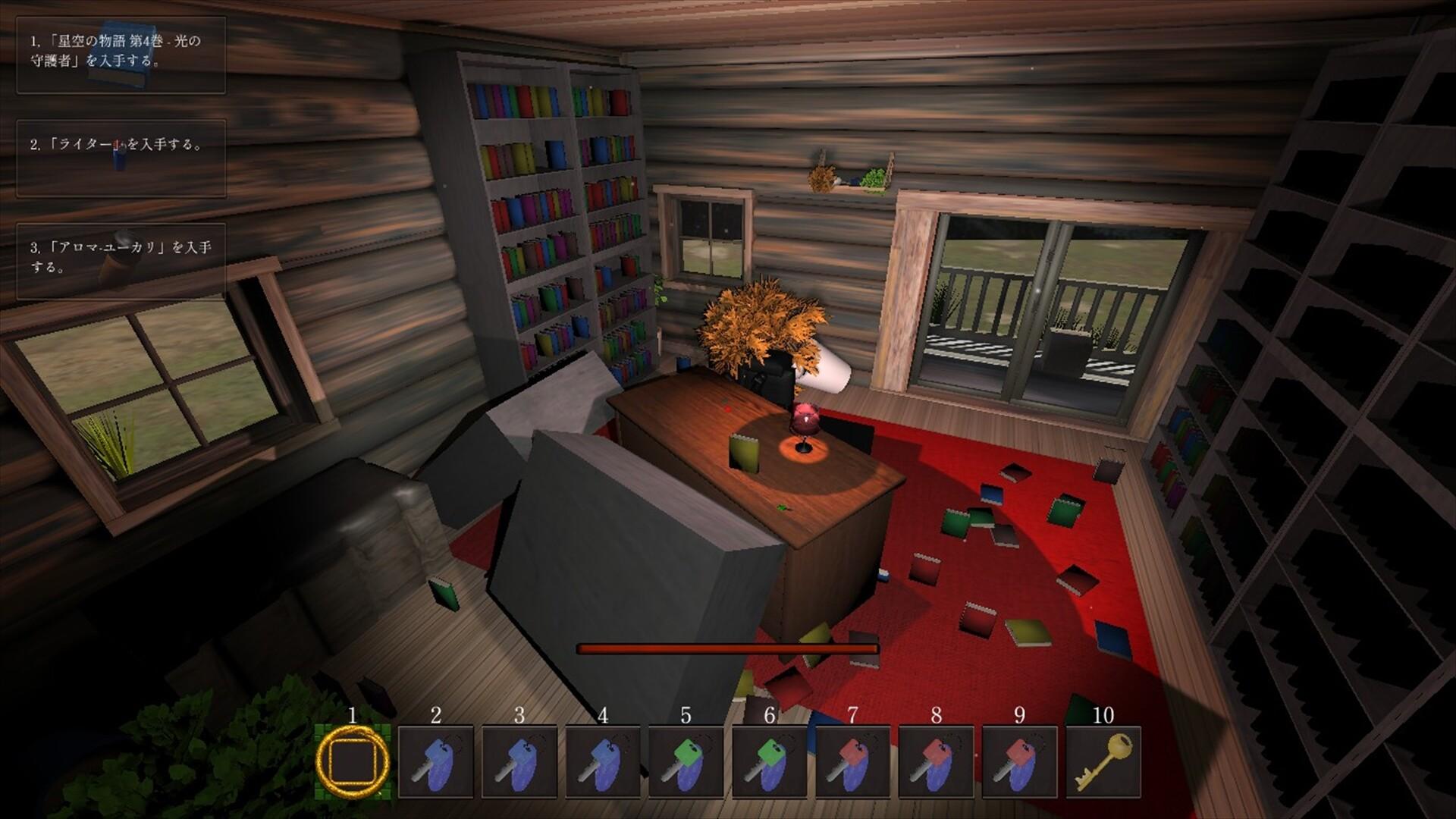Pick the red key tag in slot 8
Viewport: 1456px width, 819px height.
point(937,761)
